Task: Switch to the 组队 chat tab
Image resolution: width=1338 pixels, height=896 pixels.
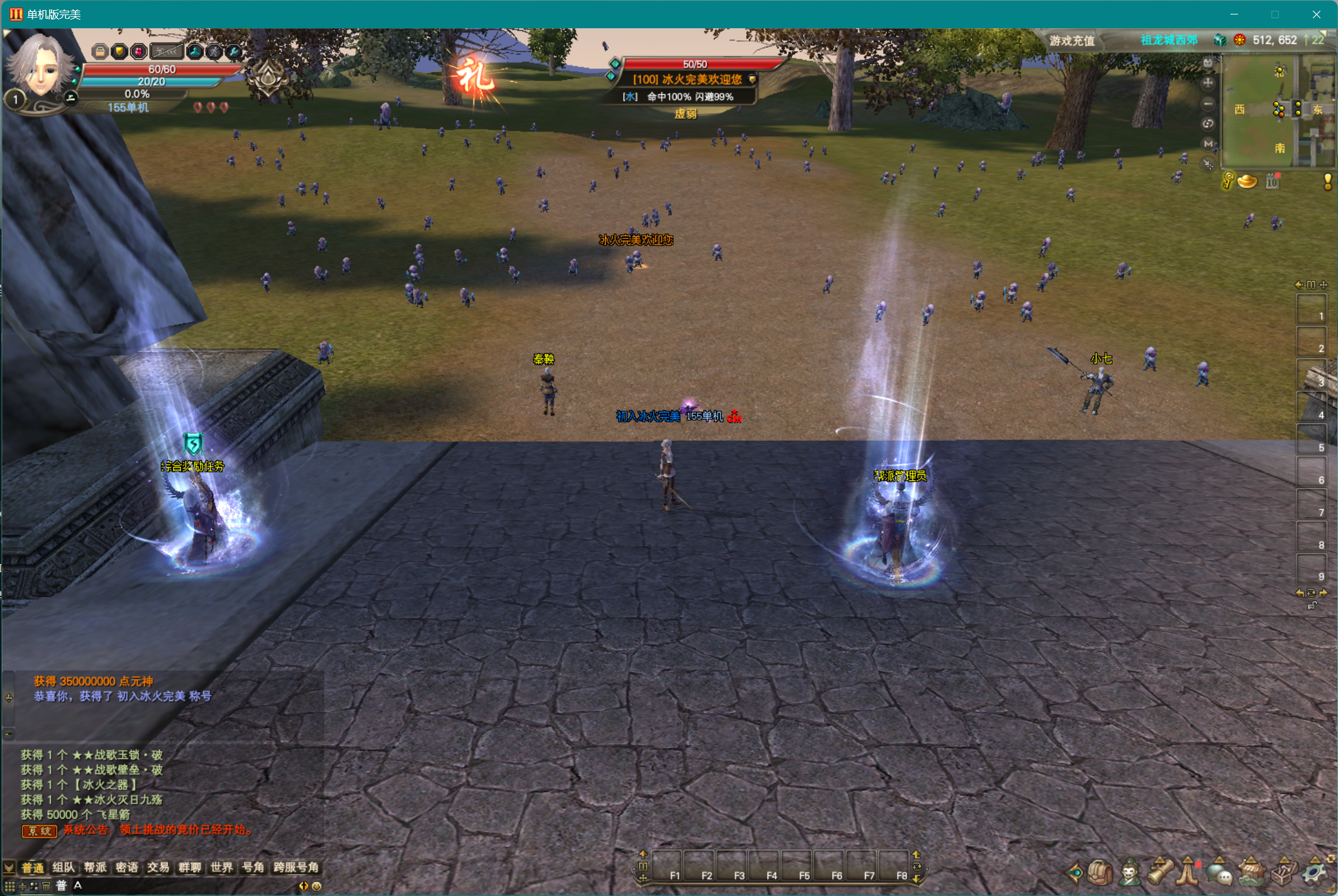Action: pyautogui.click(x=64, y=868)
